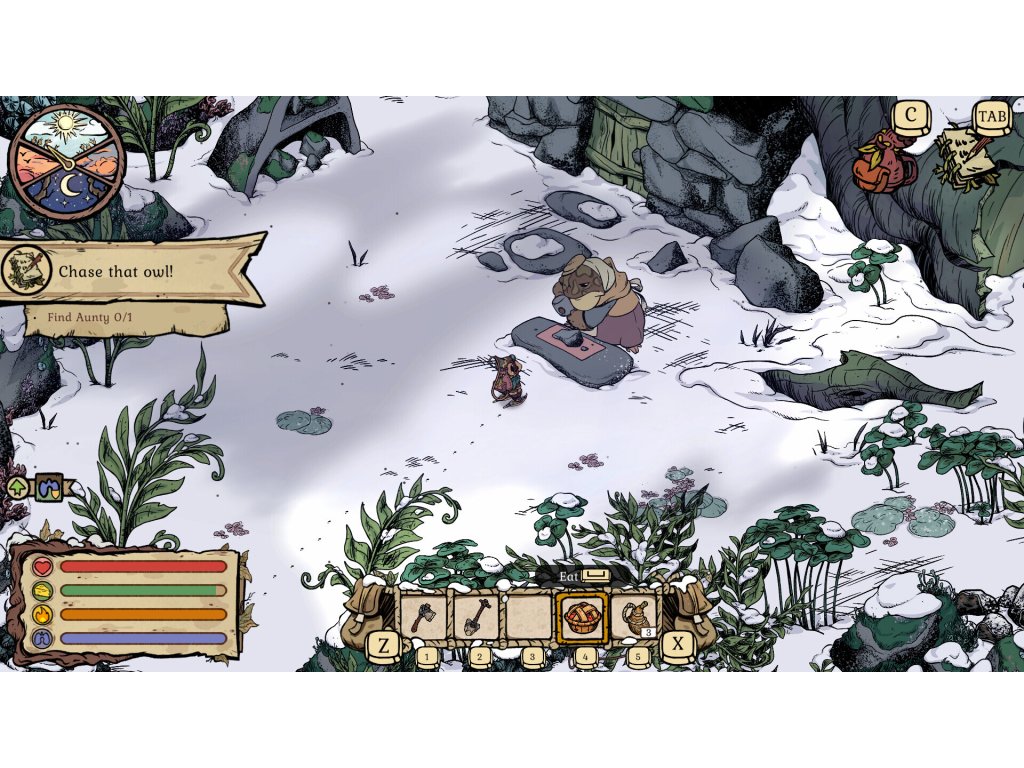
Task: Select the axe in the hotbar
Action: [x=425, y=617]
